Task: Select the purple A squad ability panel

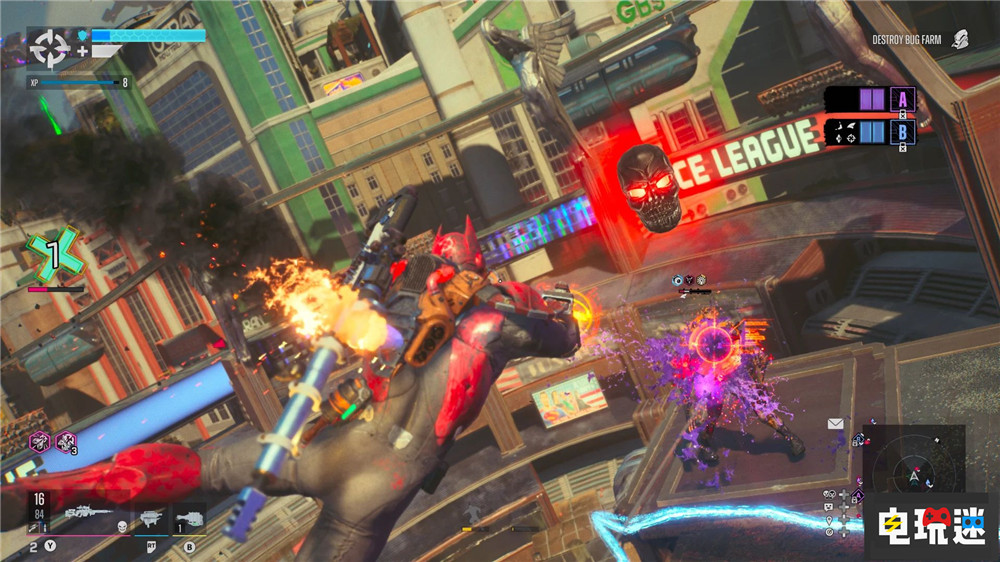Action: tap(868, 100)
